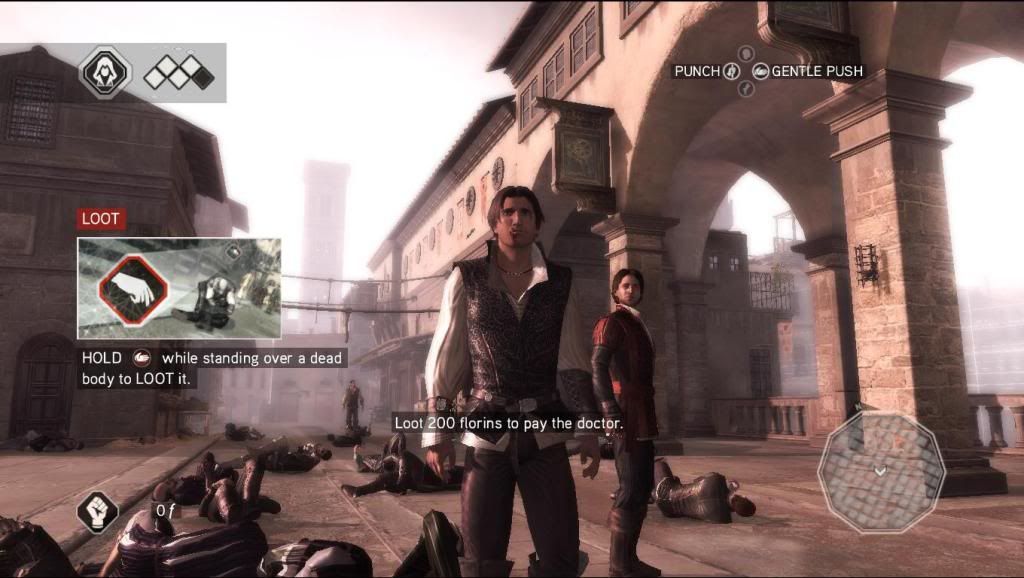
Task: Open the Loot tutorial thumbnail image
Action: click(x=179, y=288)
